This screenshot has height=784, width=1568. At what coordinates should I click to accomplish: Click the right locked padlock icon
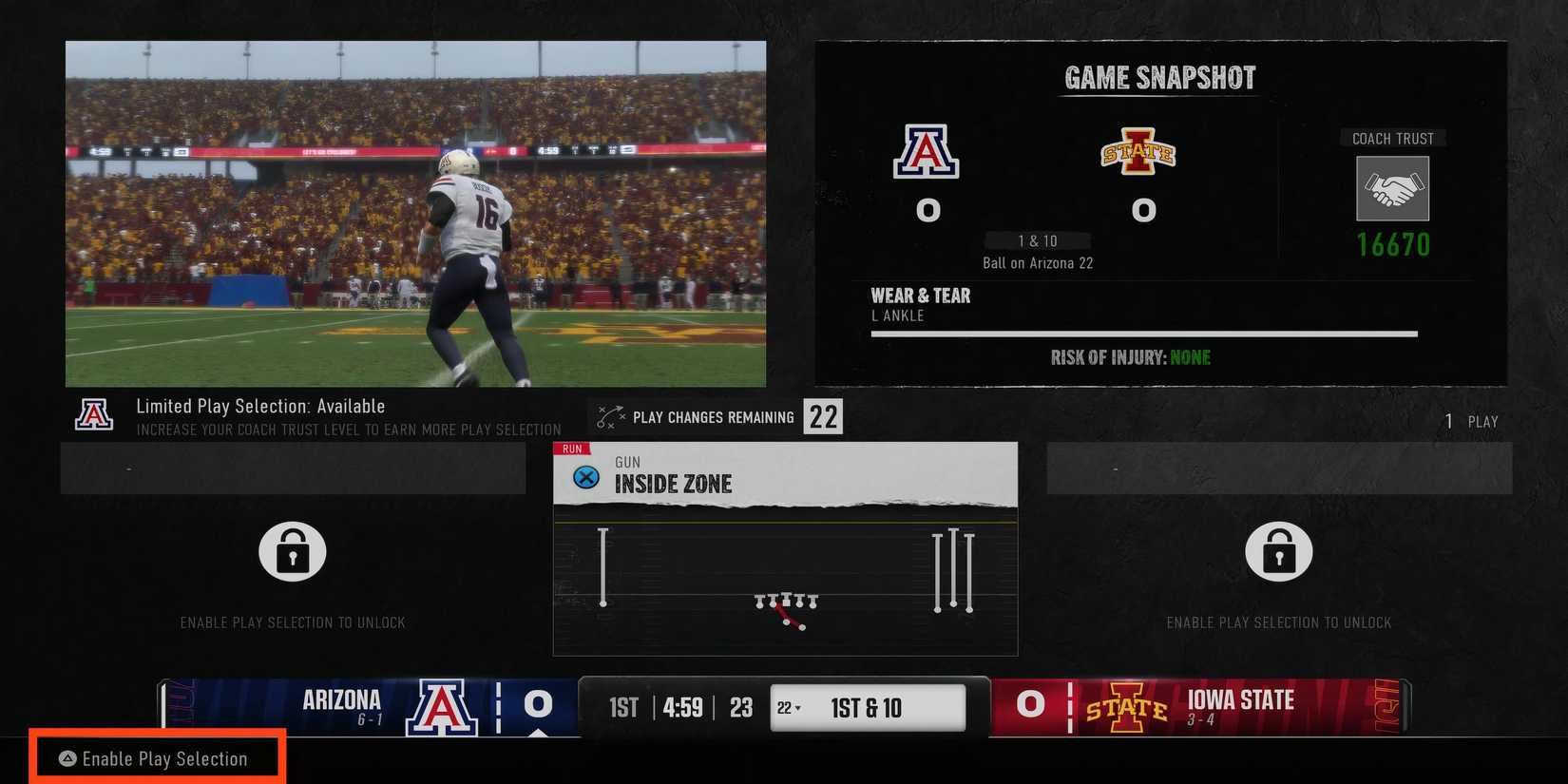[x=1279, y=551]
